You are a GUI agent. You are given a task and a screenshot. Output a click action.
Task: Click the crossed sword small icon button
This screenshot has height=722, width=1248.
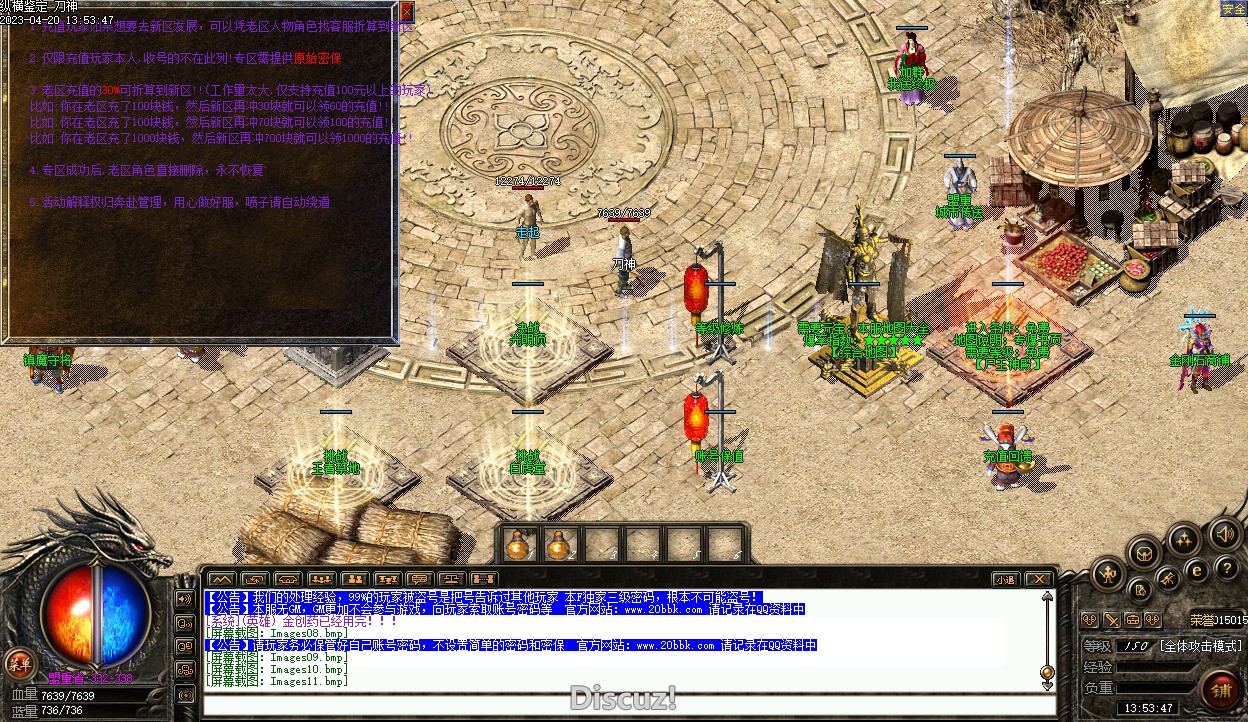pyautogui.click(x=1111, y=620)
